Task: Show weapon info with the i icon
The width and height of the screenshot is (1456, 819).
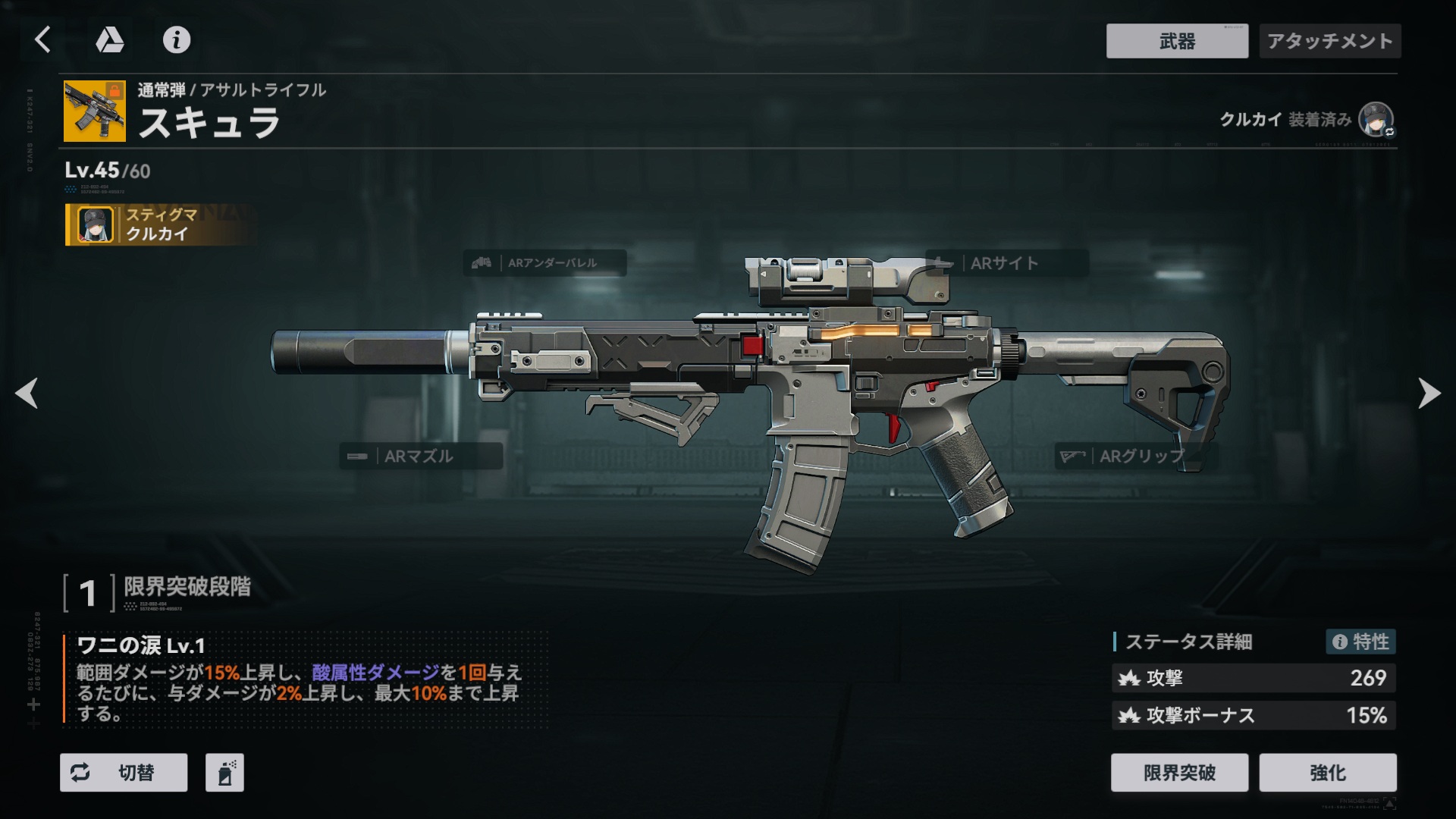Action: click(177, 39)
